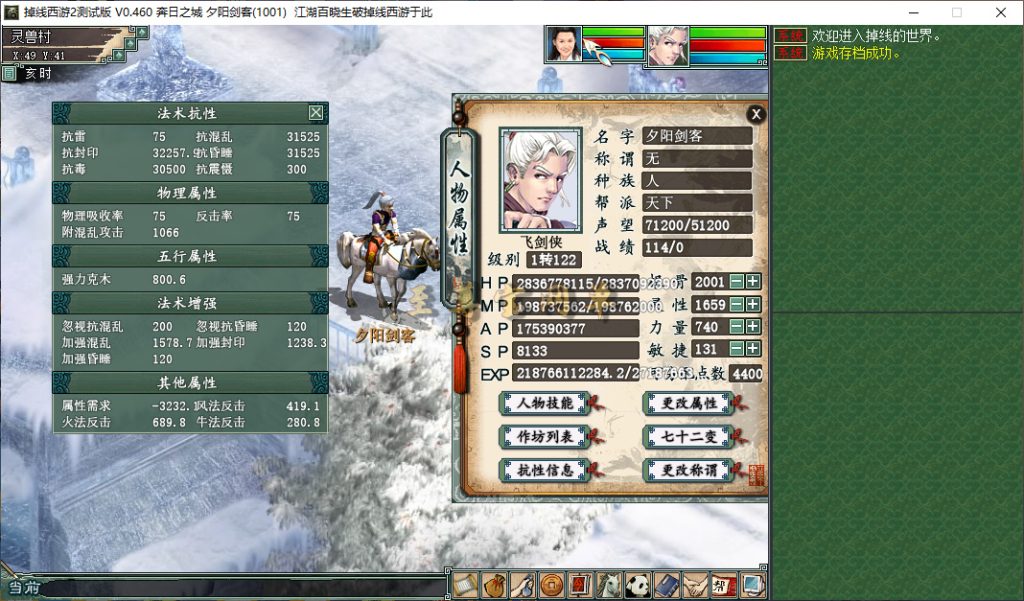The width and height of the screenshot is (1024, 601).
Task: Click the 更改属性 button
Action: pyautogui.click(x=689, y=404)
